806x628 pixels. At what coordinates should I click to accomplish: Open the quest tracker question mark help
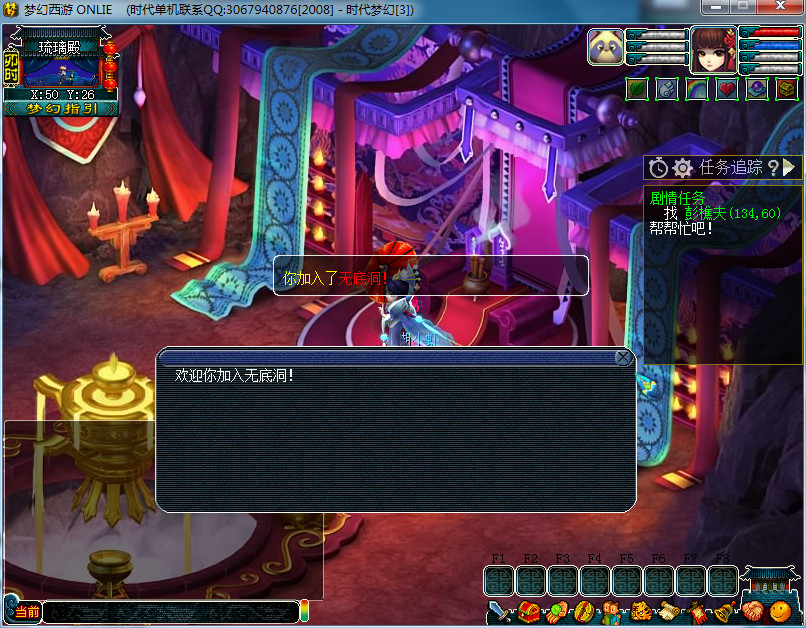point(771,167)
